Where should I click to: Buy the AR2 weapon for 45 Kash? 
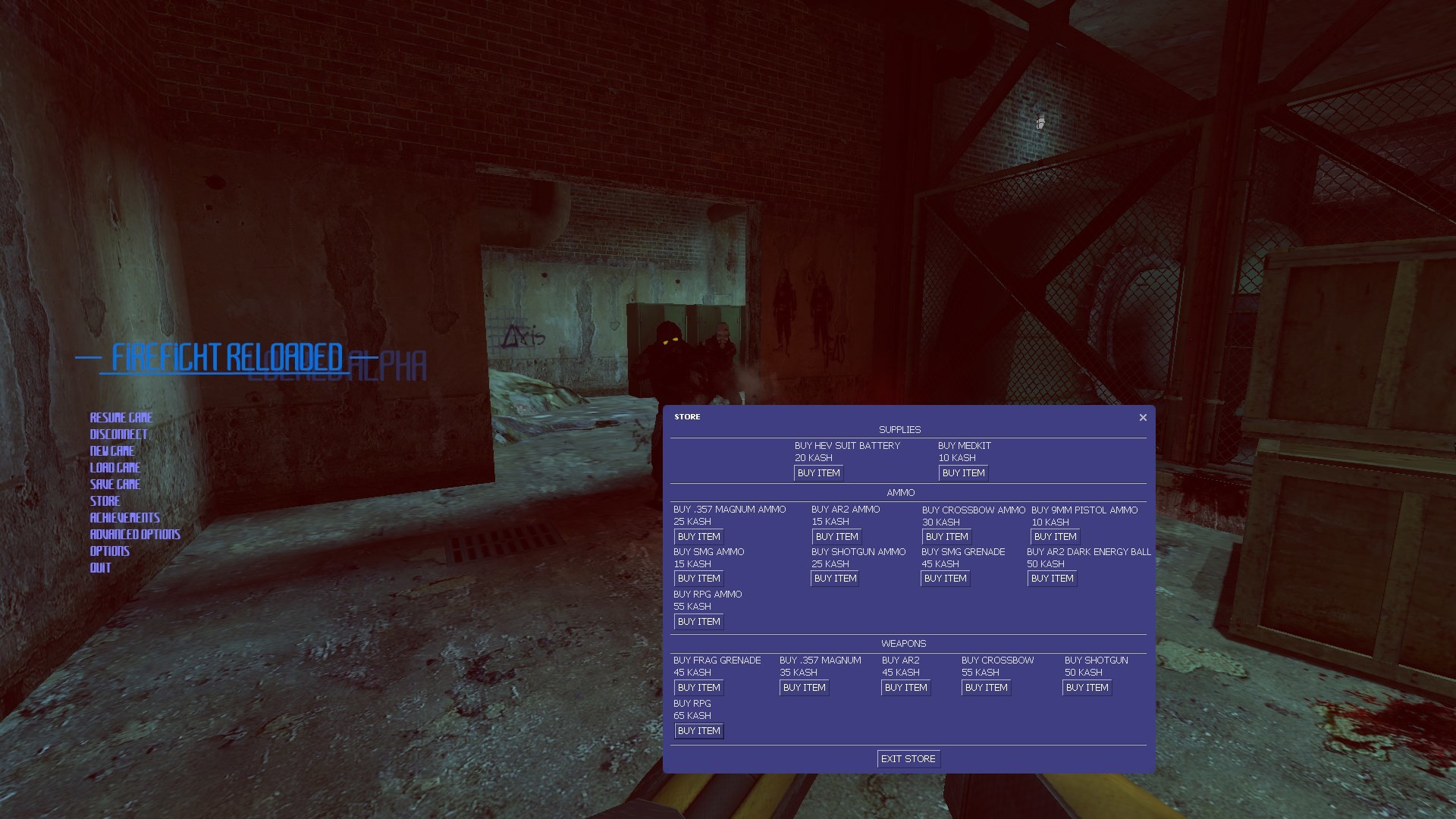905,687
